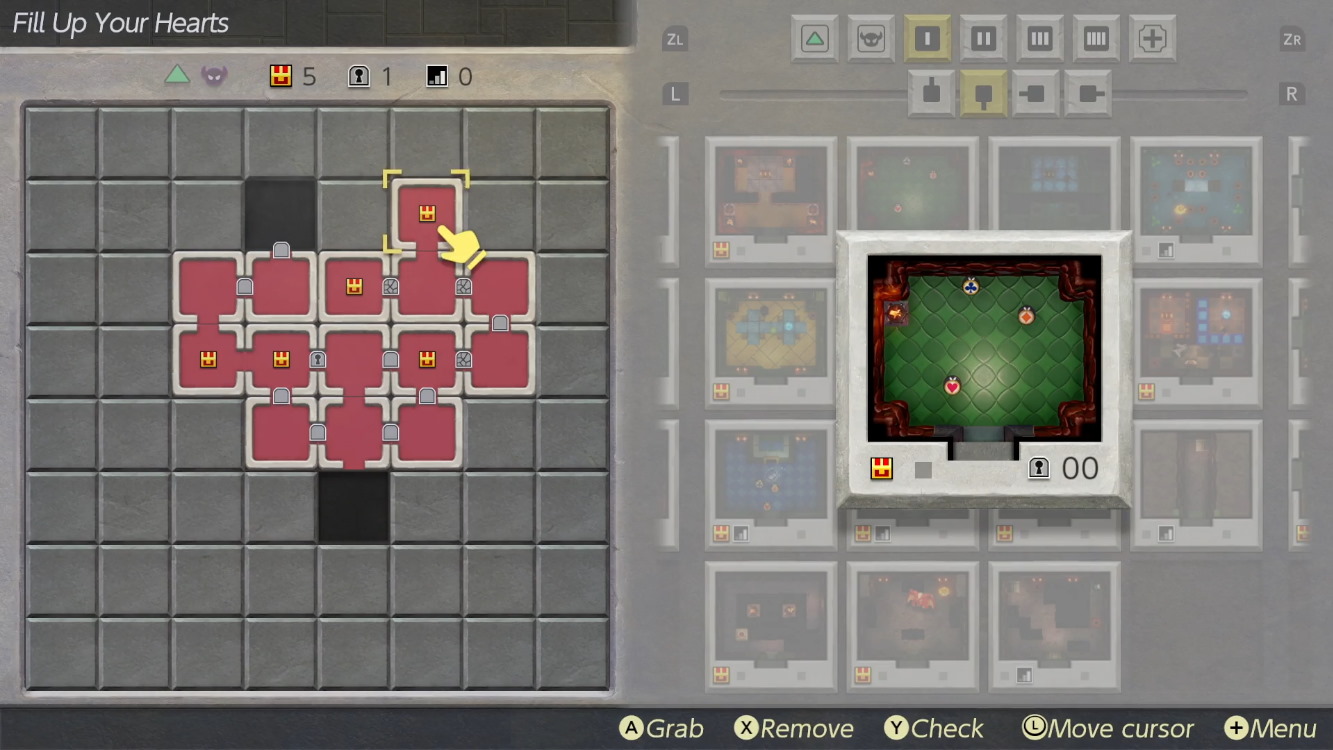
Task: Choose the four-door chamber filter
Action: [x=1096, y=39]
